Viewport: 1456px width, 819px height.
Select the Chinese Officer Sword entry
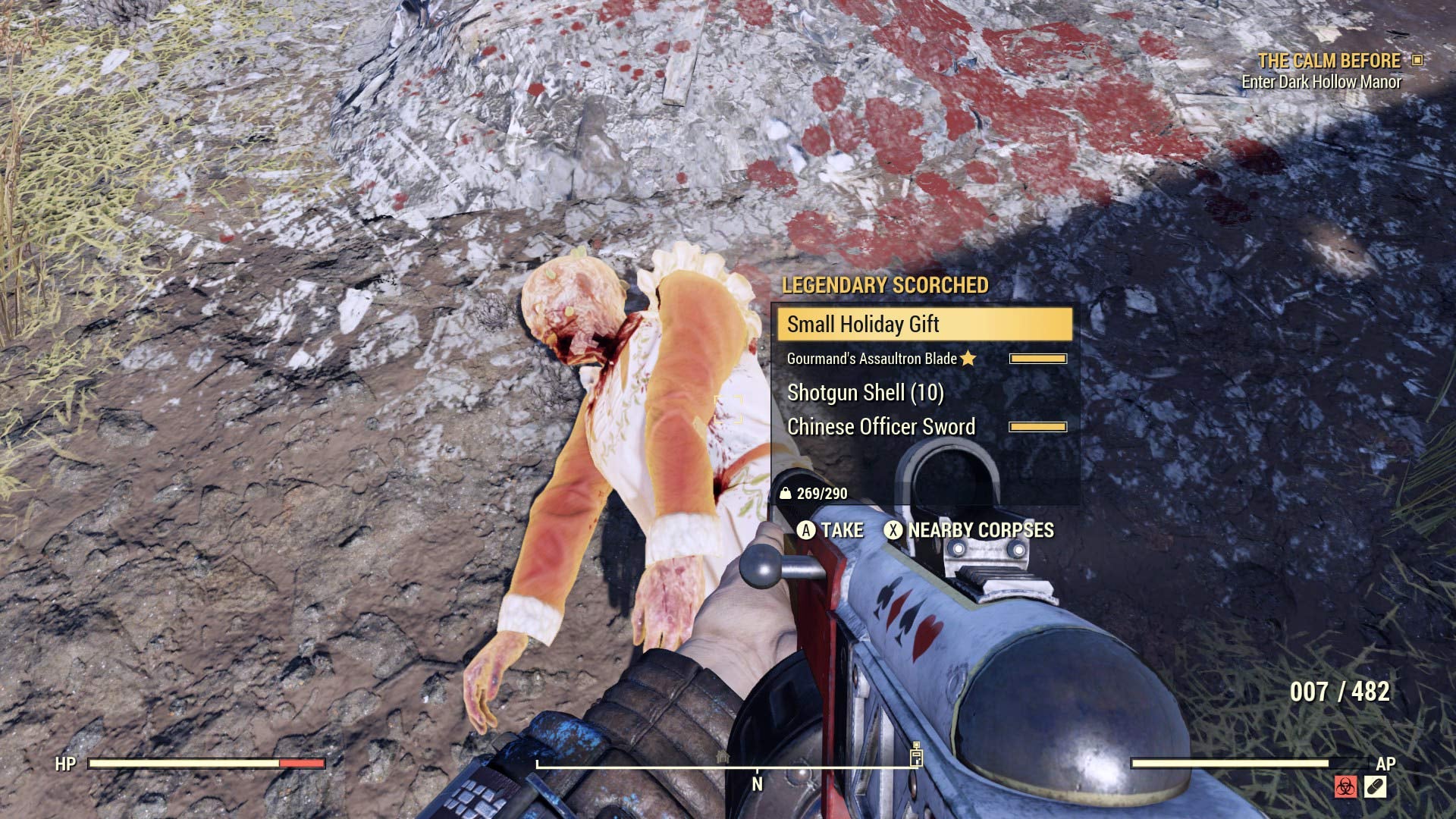880,426
